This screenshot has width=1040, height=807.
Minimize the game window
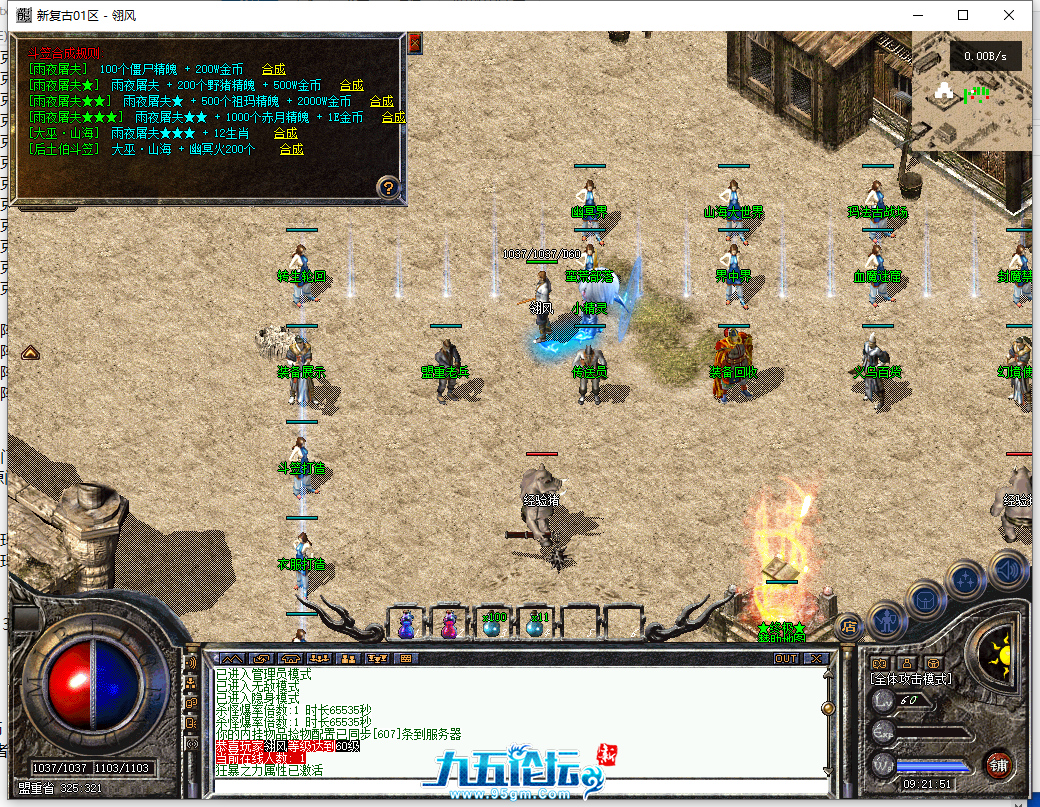point(917,15)
